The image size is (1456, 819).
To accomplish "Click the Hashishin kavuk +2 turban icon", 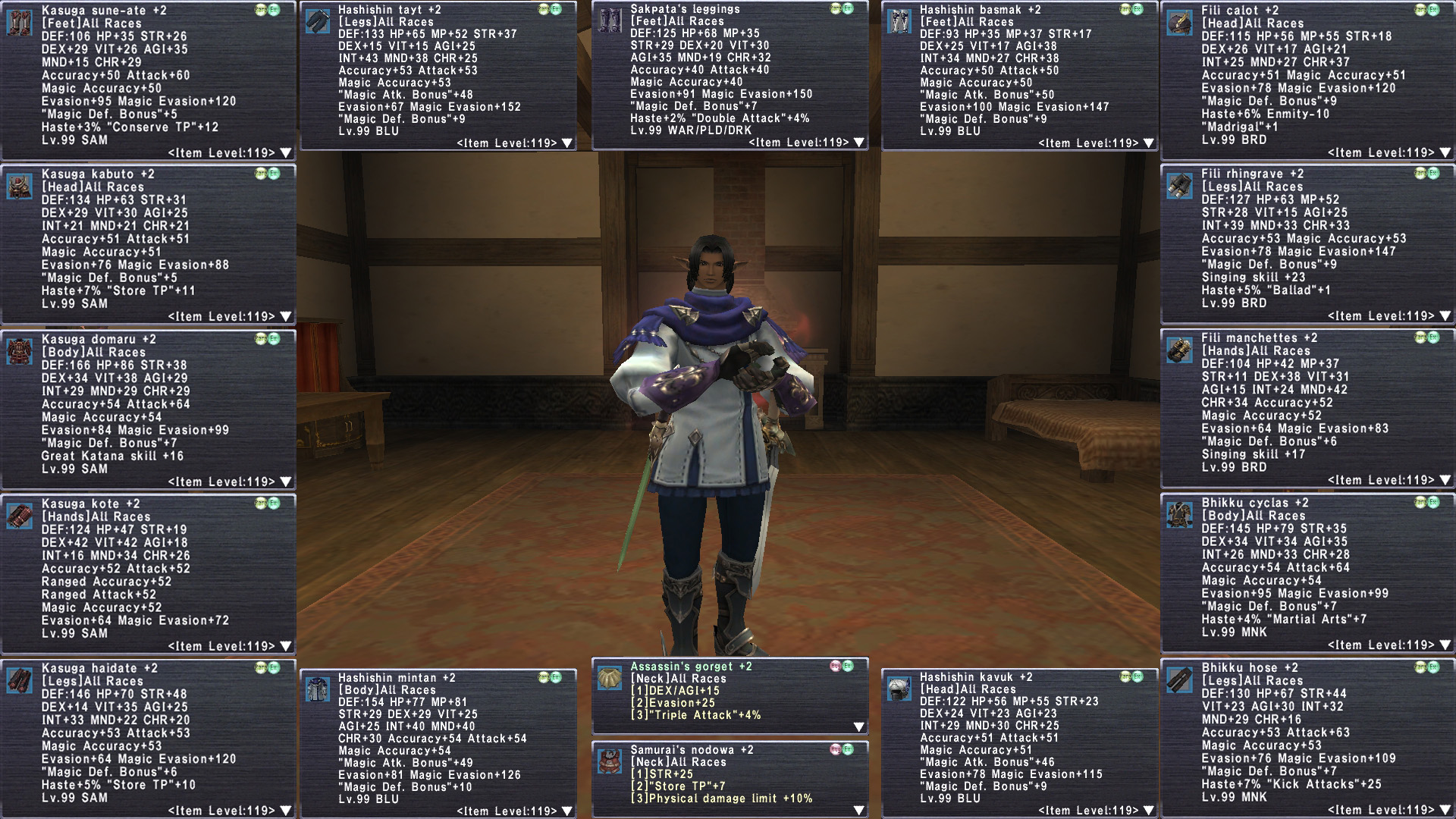I will [899, 689].
